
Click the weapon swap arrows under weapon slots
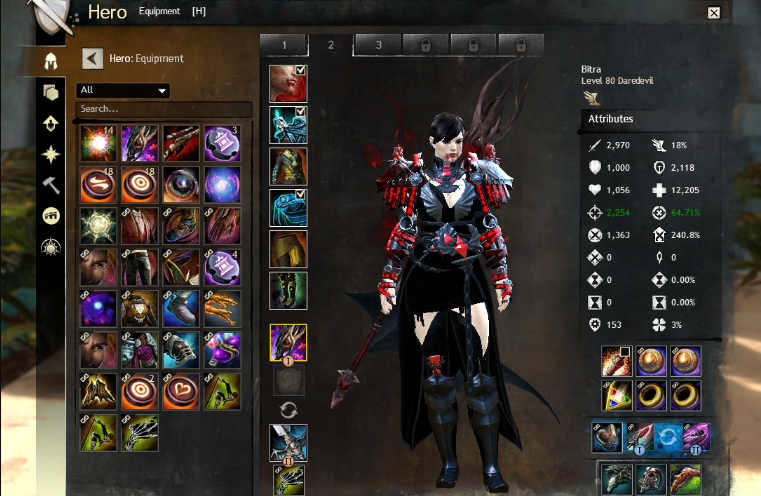coord(288,408)
